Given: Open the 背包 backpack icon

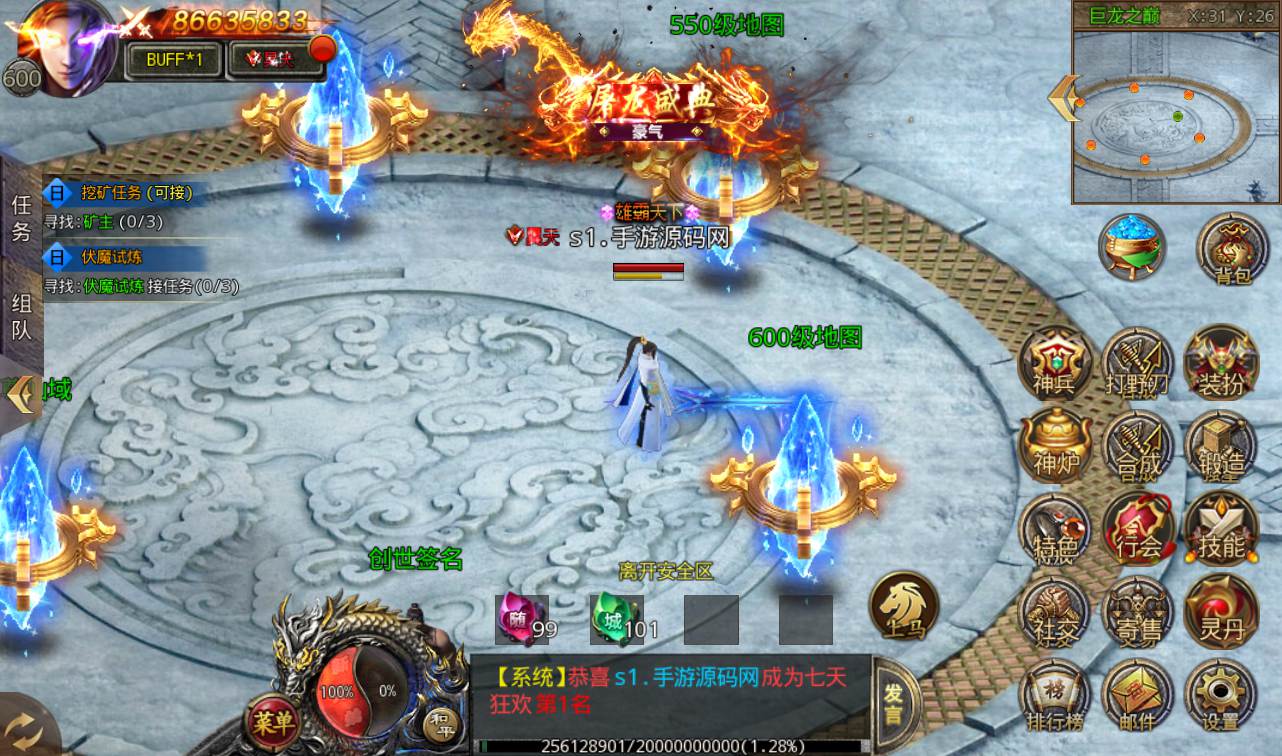Looking at the screenshot, I should (x=1231, y=250).
